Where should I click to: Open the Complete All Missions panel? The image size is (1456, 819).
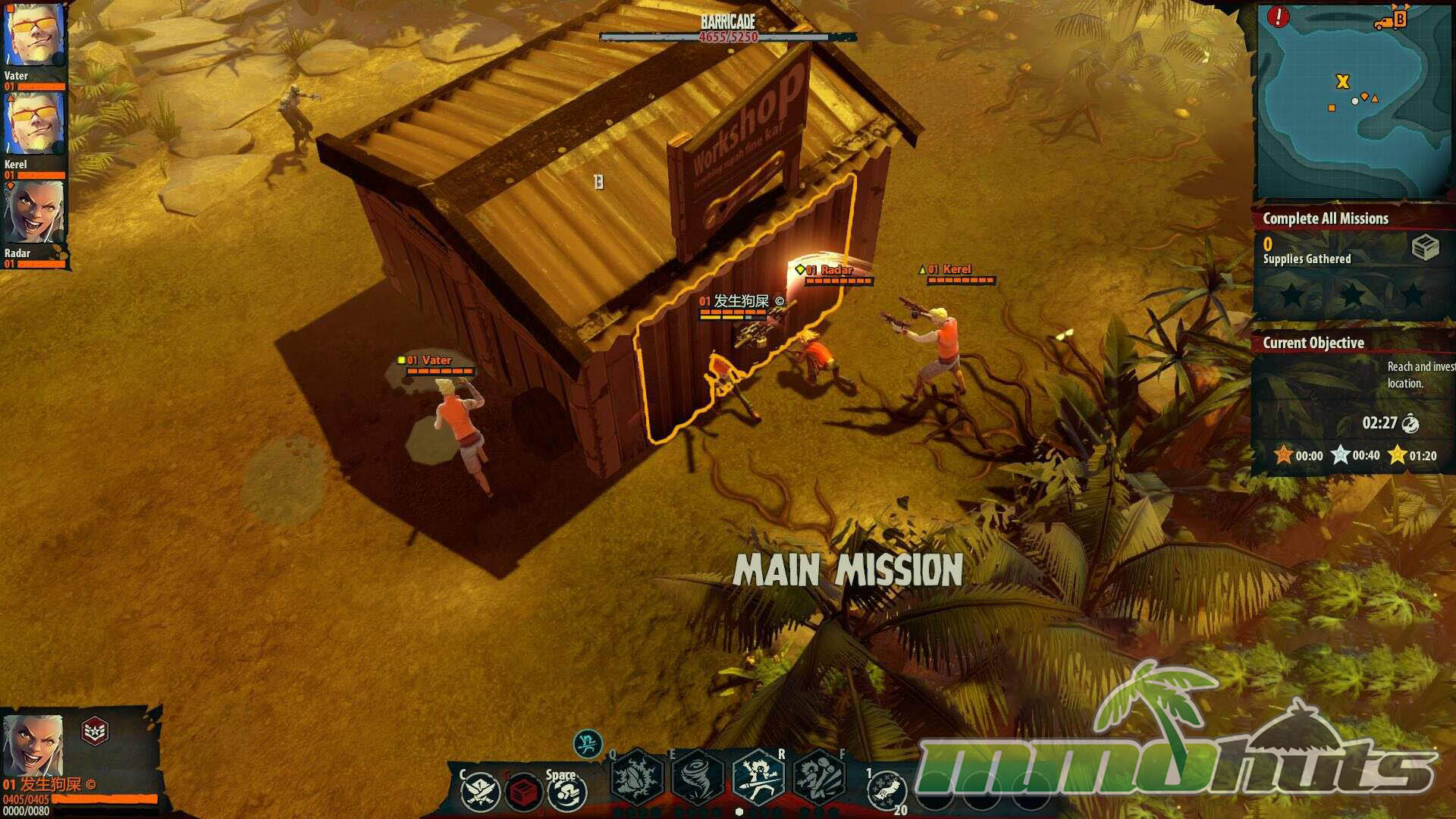(x=1326, y=218)
